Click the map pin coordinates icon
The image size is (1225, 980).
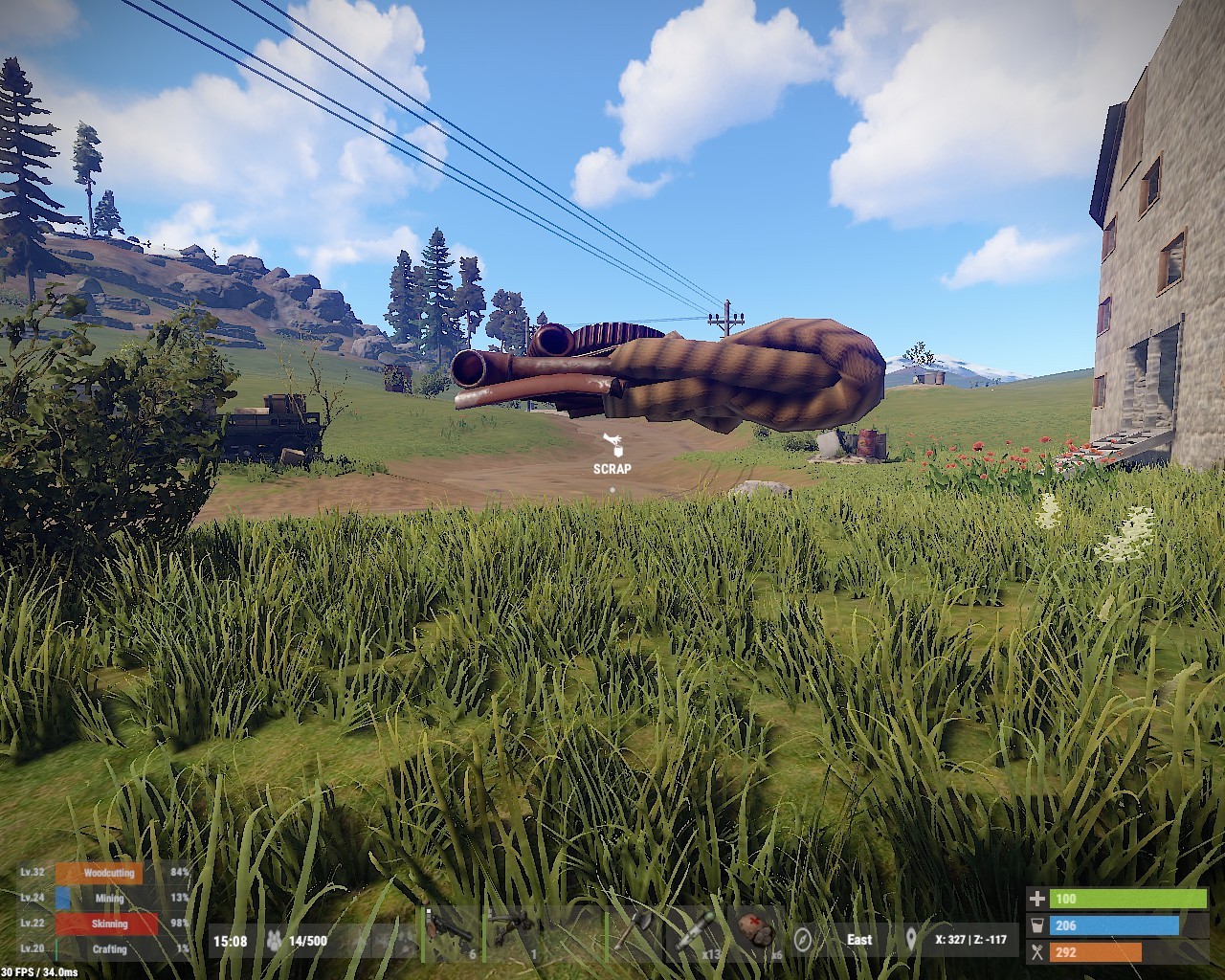pos(911,939)
